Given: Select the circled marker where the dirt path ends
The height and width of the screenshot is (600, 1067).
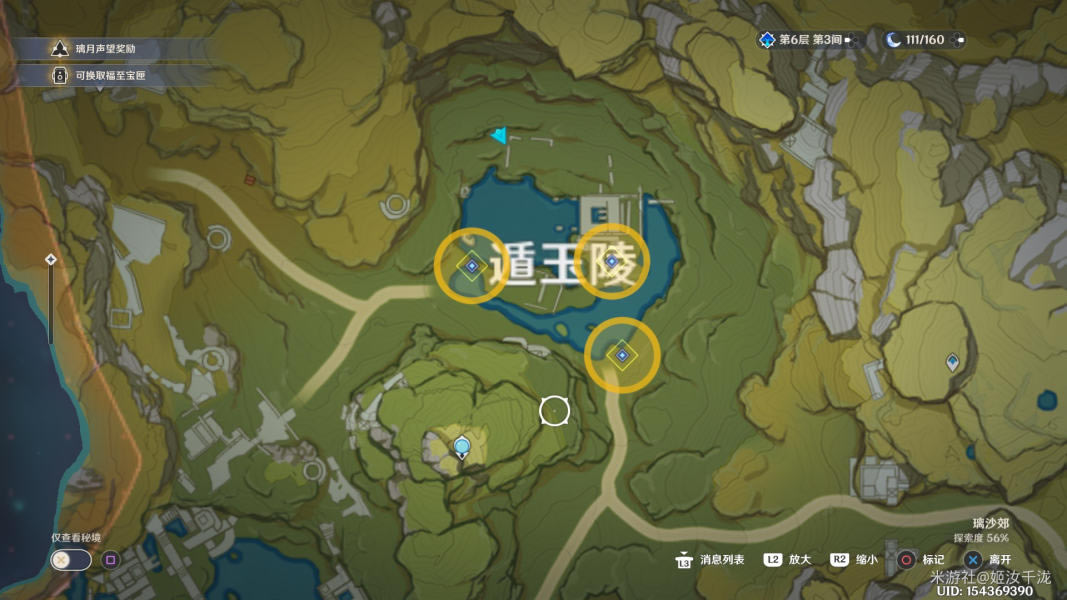Looking at the screenshot, I should pos(622,355).
